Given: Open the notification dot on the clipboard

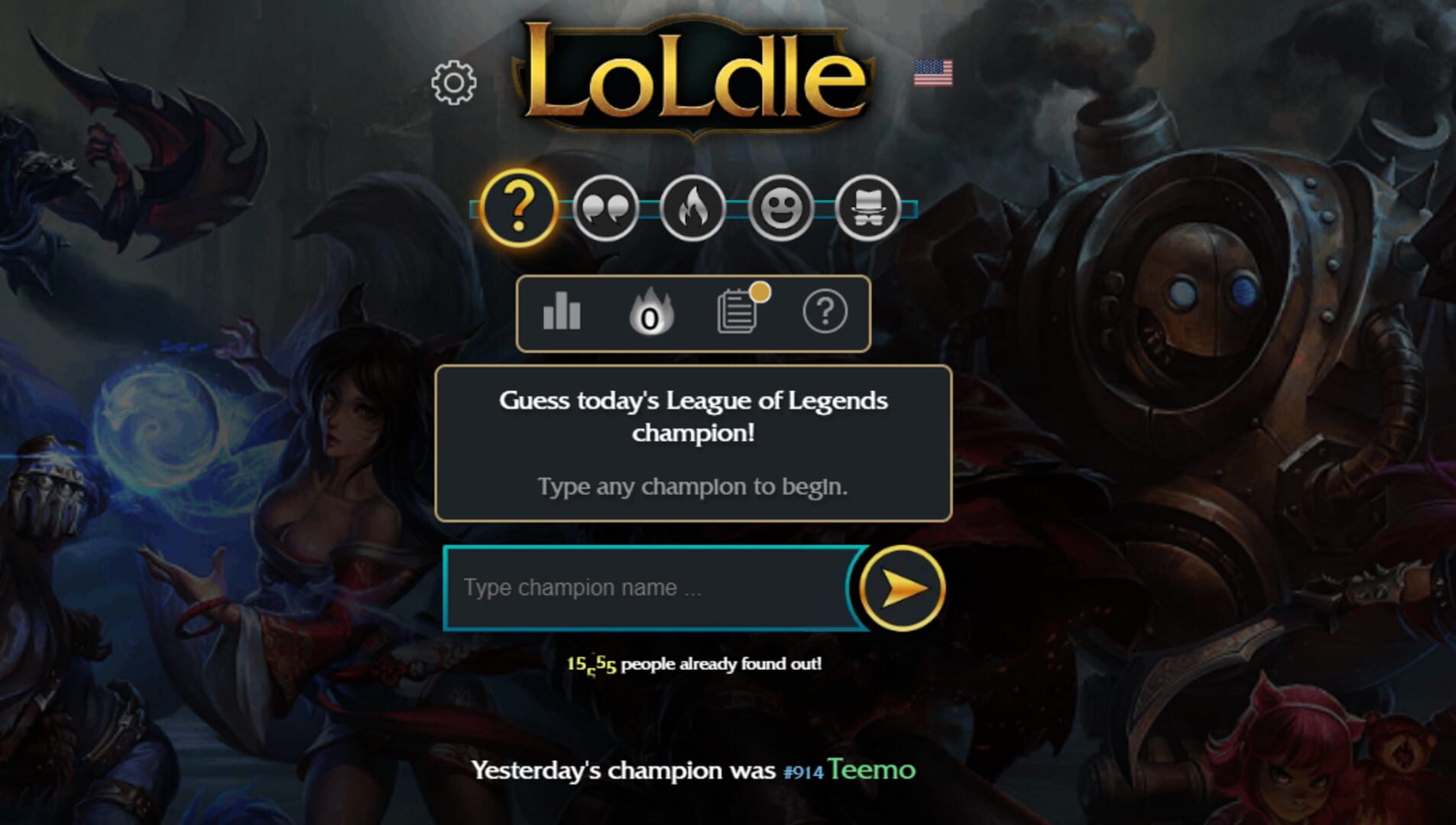Looking at the screenshot, I should (x=760, y=292).
